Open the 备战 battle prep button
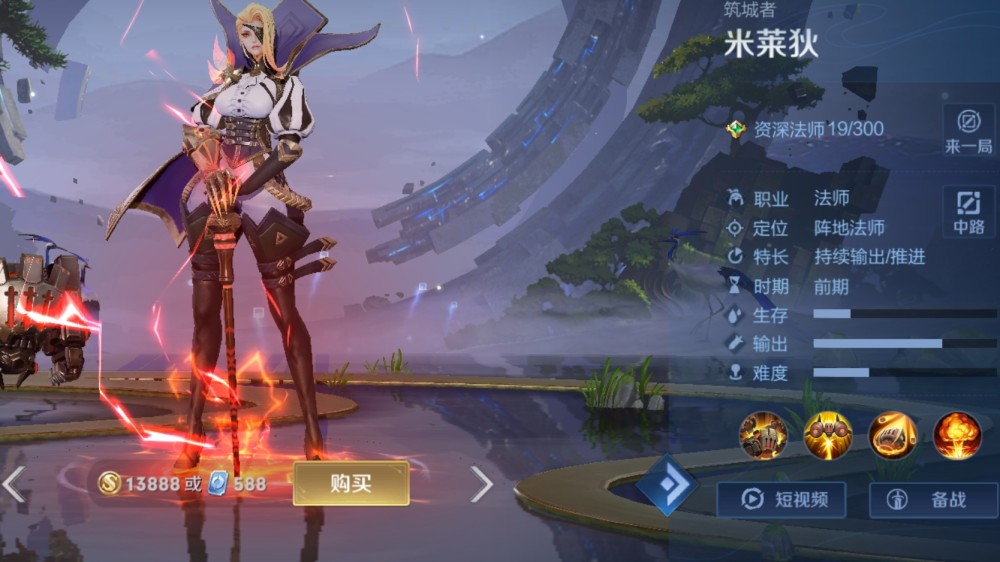The height and width of the screenshot is (562, 1000). click(x=933, y=500)
